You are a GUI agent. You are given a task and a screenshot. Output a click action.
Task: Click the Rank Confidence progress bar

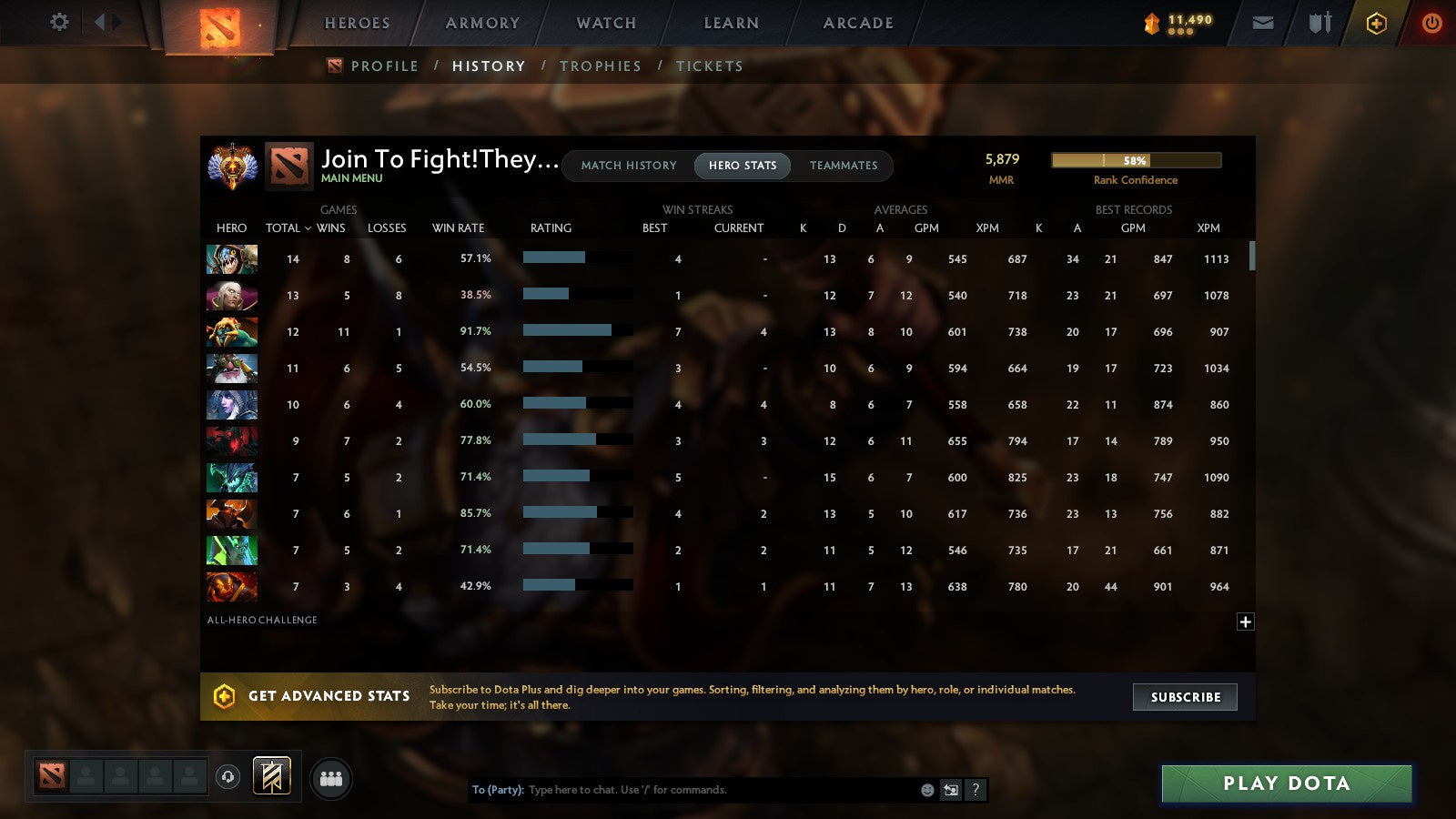[1136, 160]
